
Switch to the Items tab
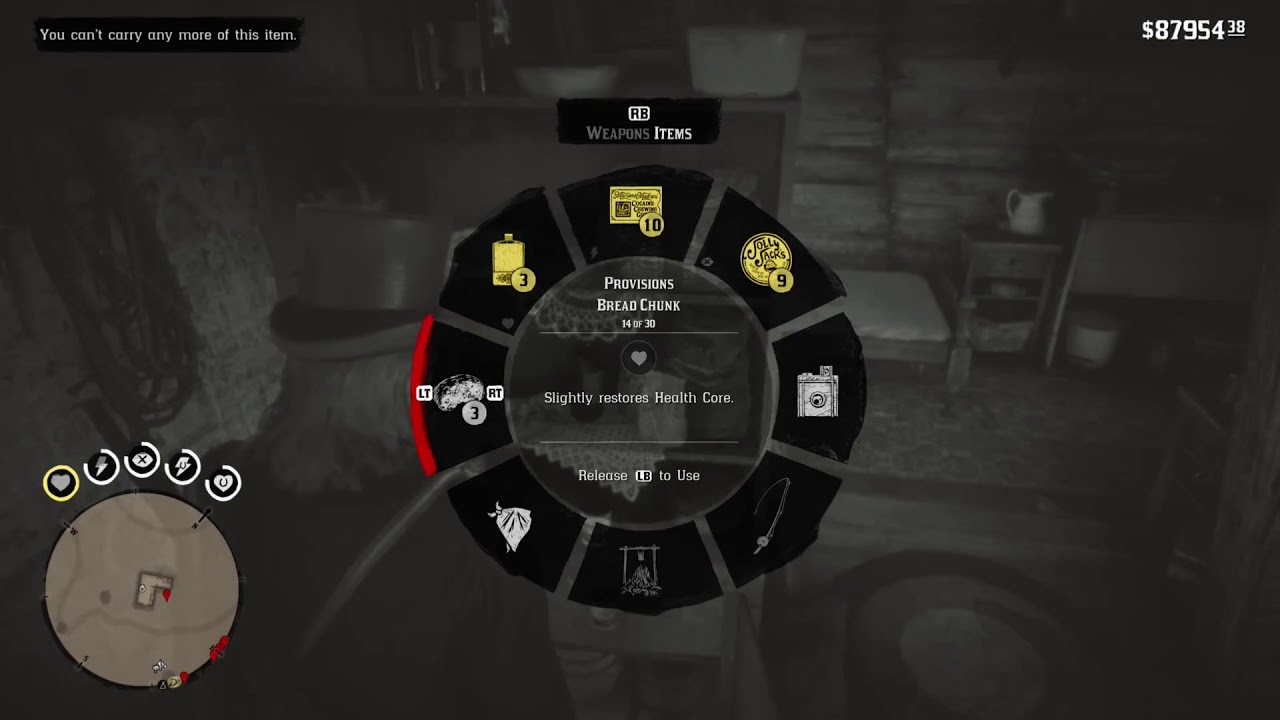[672, 133]
